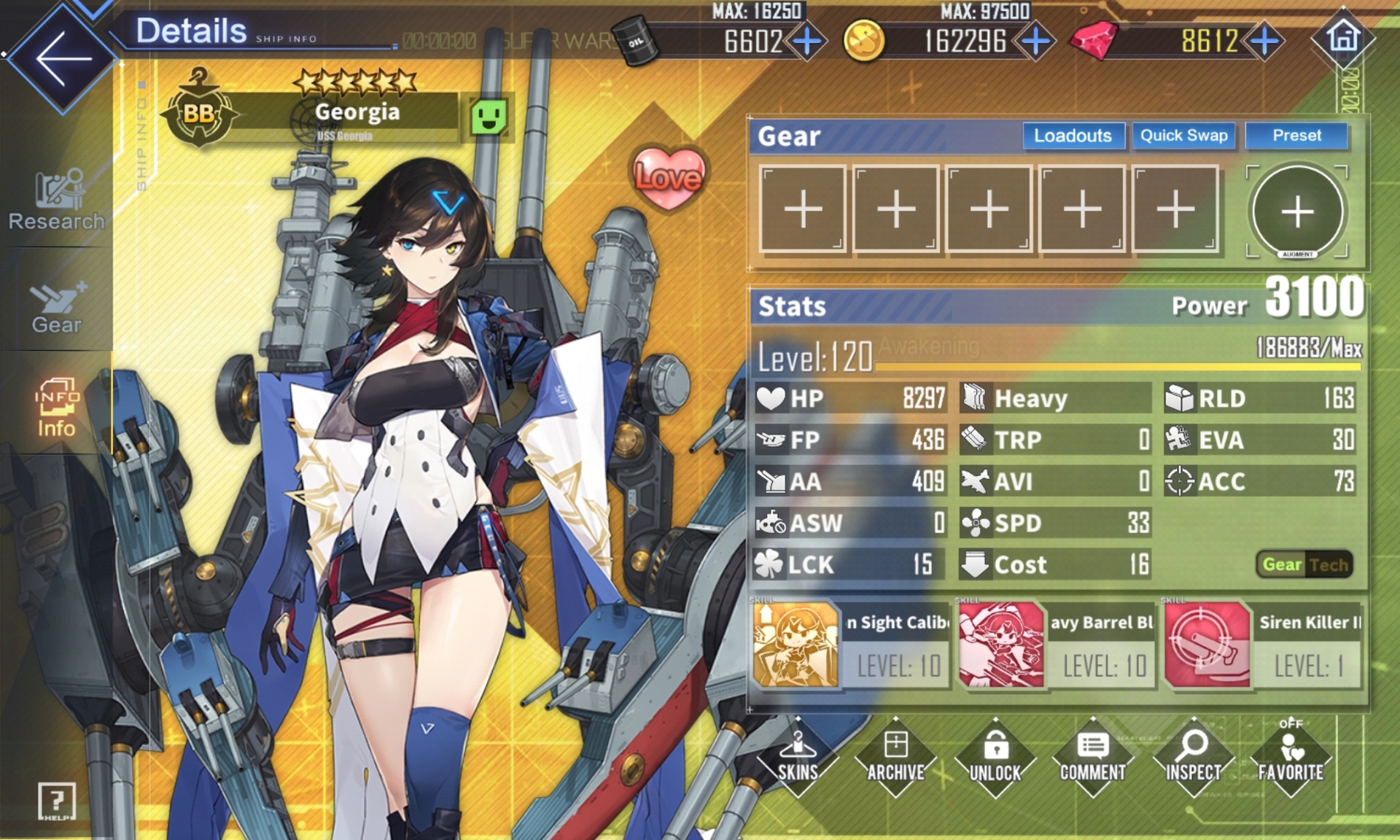This screenshot has height=840, width=1400.
Task: Open gear Loadouts
Action: (x=1073, y=136)
